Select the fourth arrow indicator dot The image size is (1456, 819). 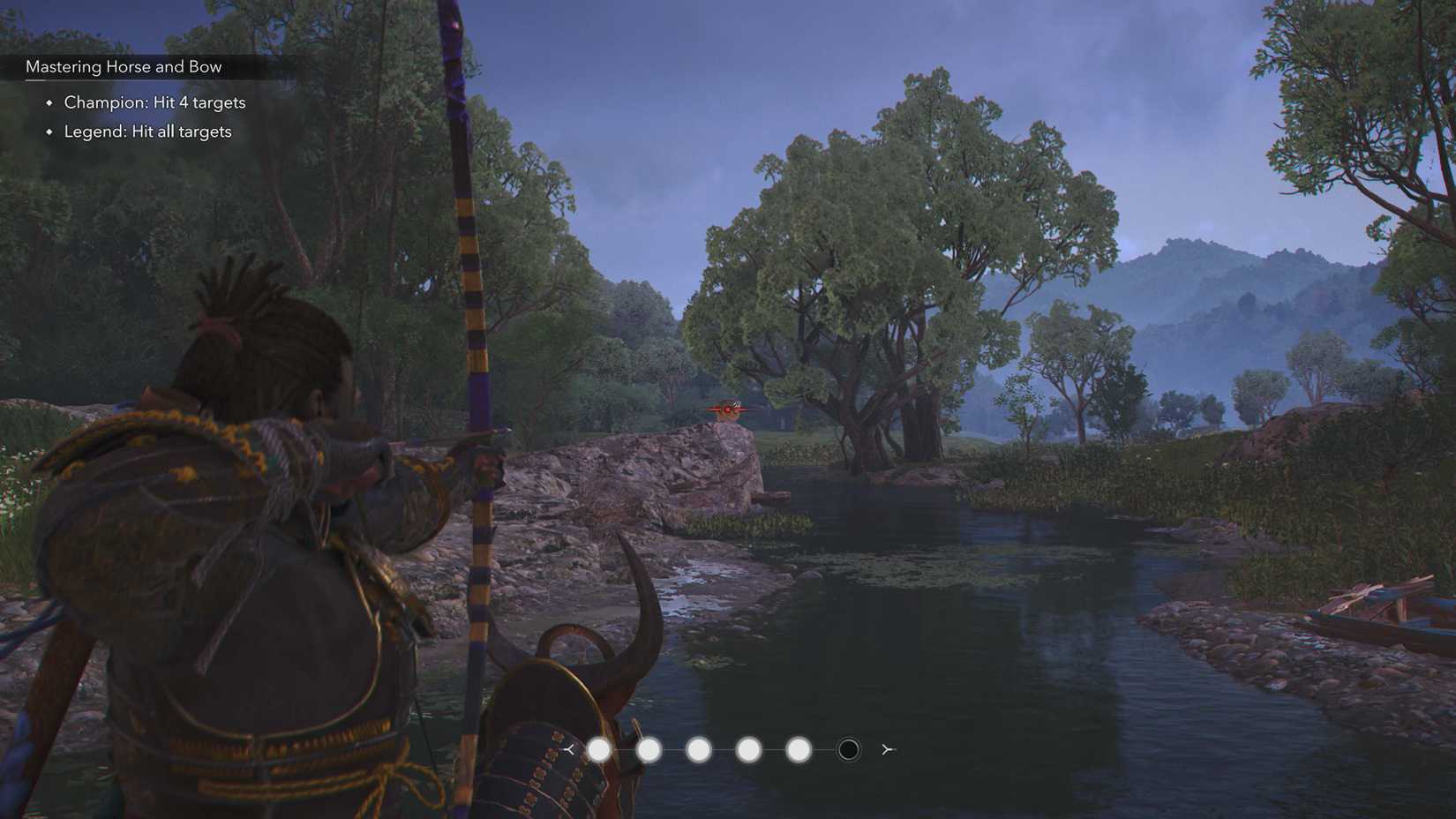coord(748,749)
